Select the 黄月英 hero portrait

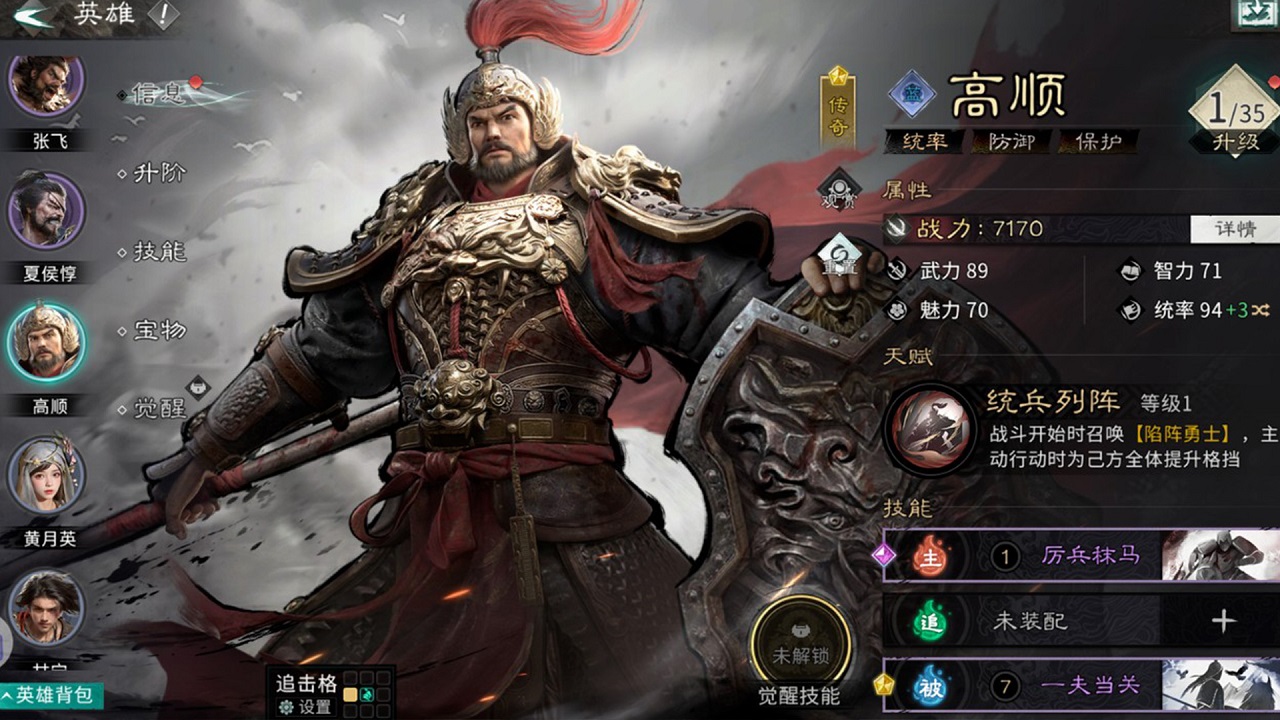(x=46, y=476)
